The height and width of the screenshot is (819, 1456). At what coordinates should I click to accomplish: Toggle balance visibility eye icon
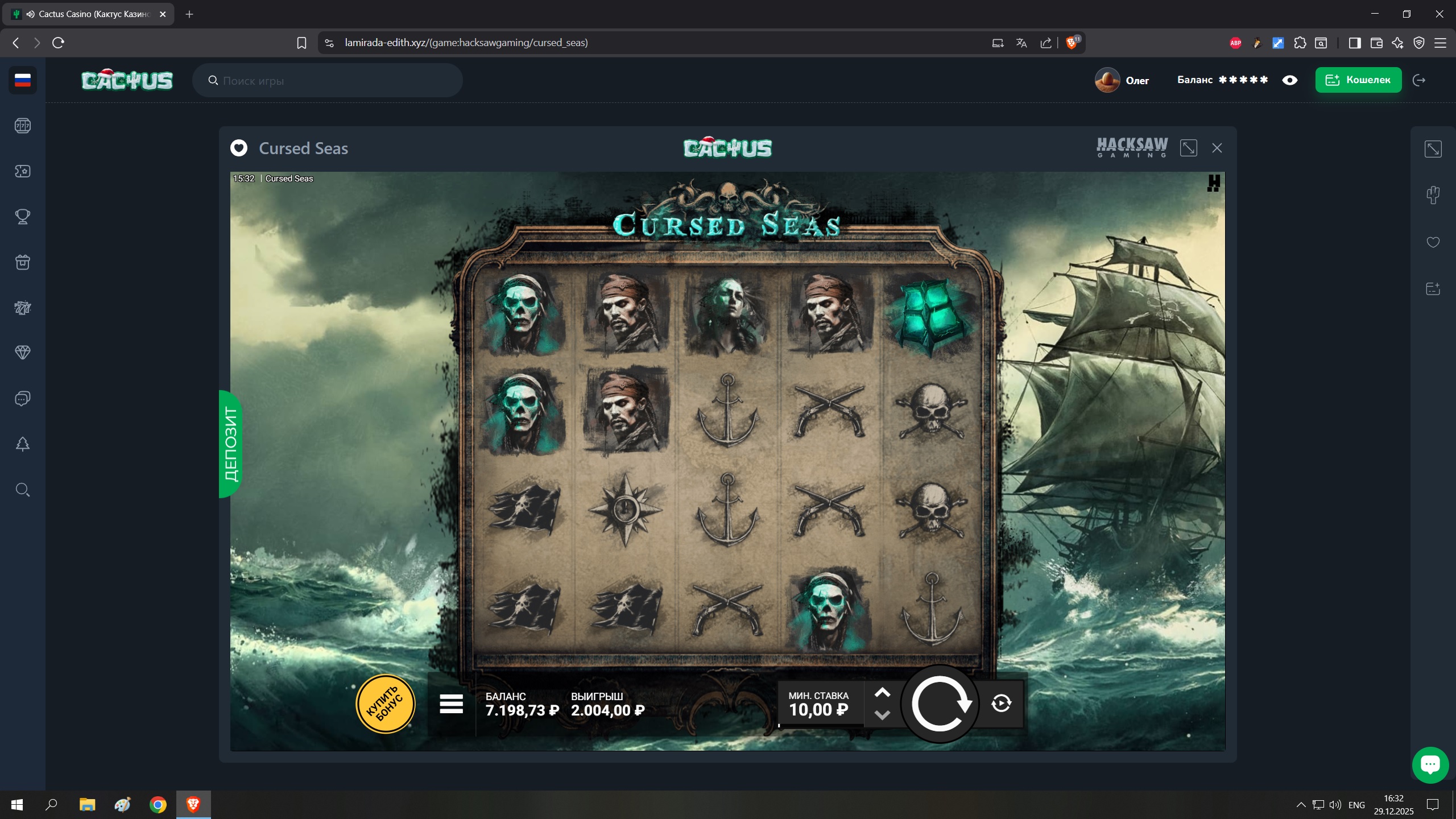[x=1289, y=80]
